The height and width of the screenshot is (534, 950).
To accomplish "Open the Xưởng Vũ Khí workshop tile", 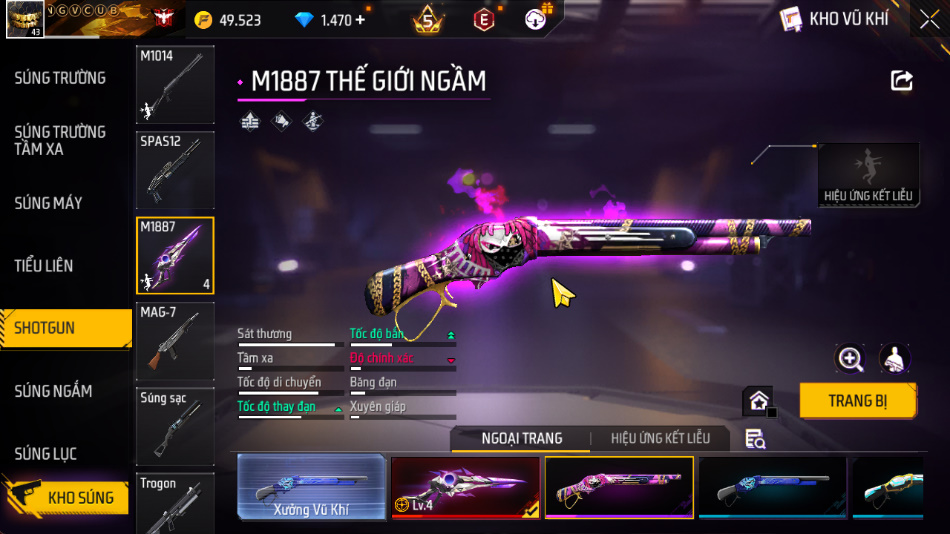I will (311, 488).
